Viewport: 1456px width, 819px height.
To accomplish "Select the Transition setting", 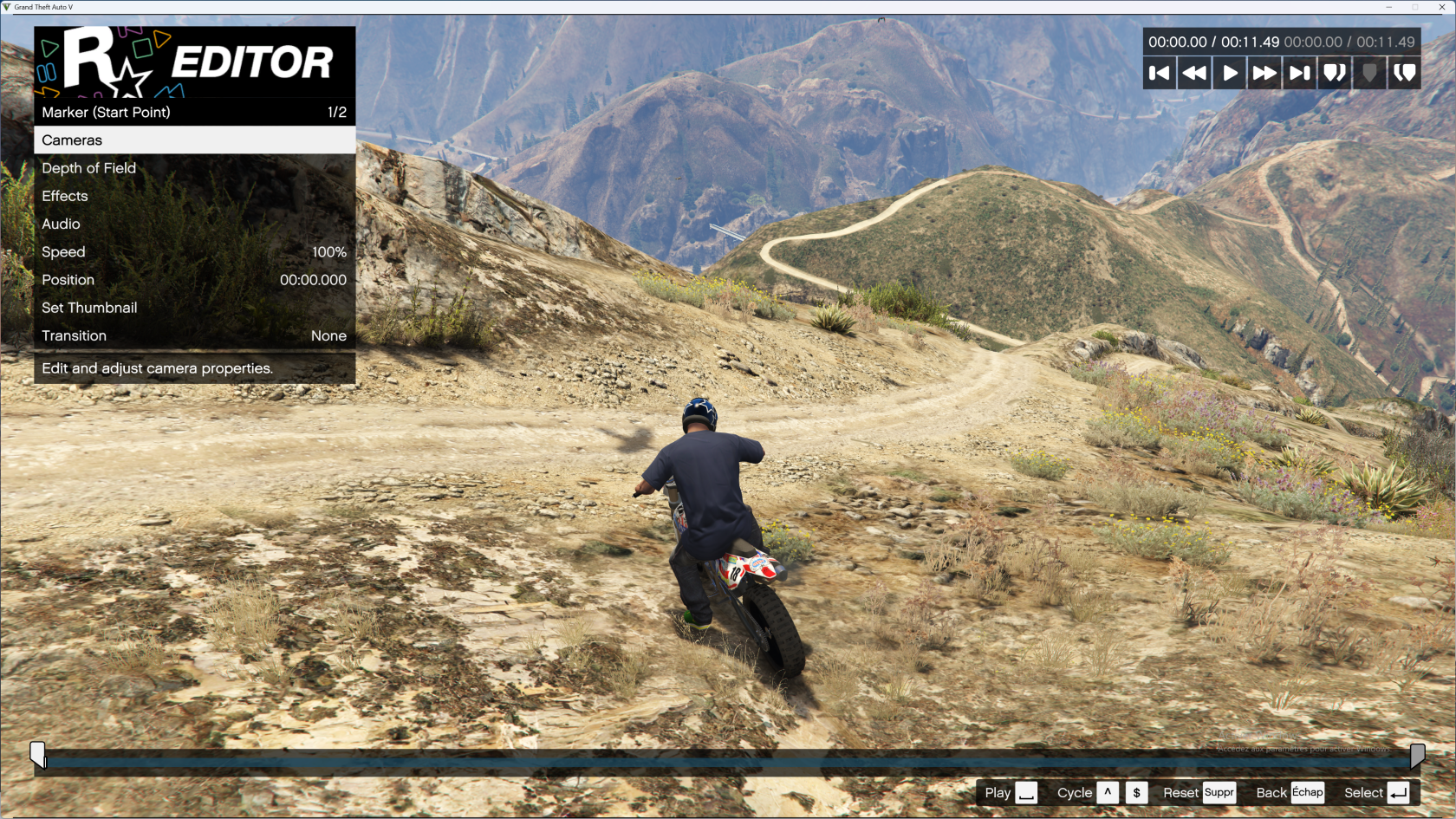I will click(x=194, y=335).
